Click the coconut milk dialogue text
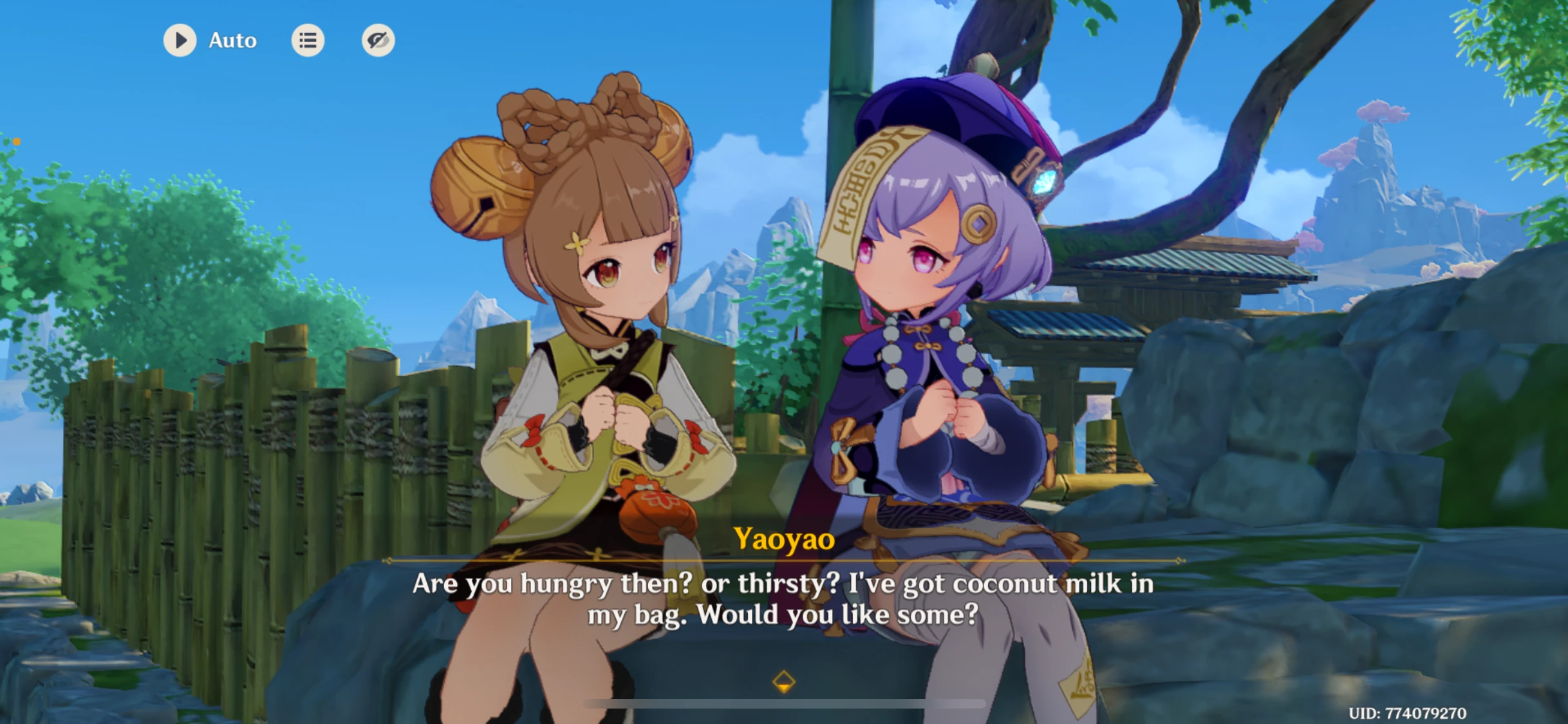 click(x=784, y=599)
